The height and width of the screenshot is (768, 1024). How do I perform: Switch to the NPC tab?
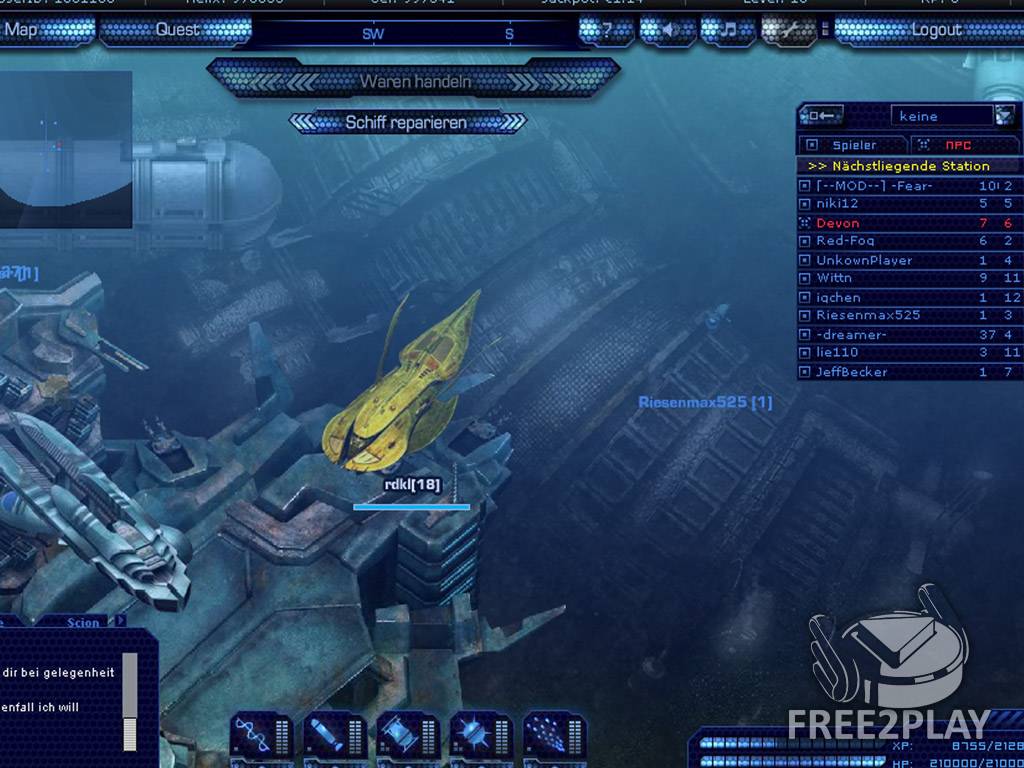coord(958,145)
